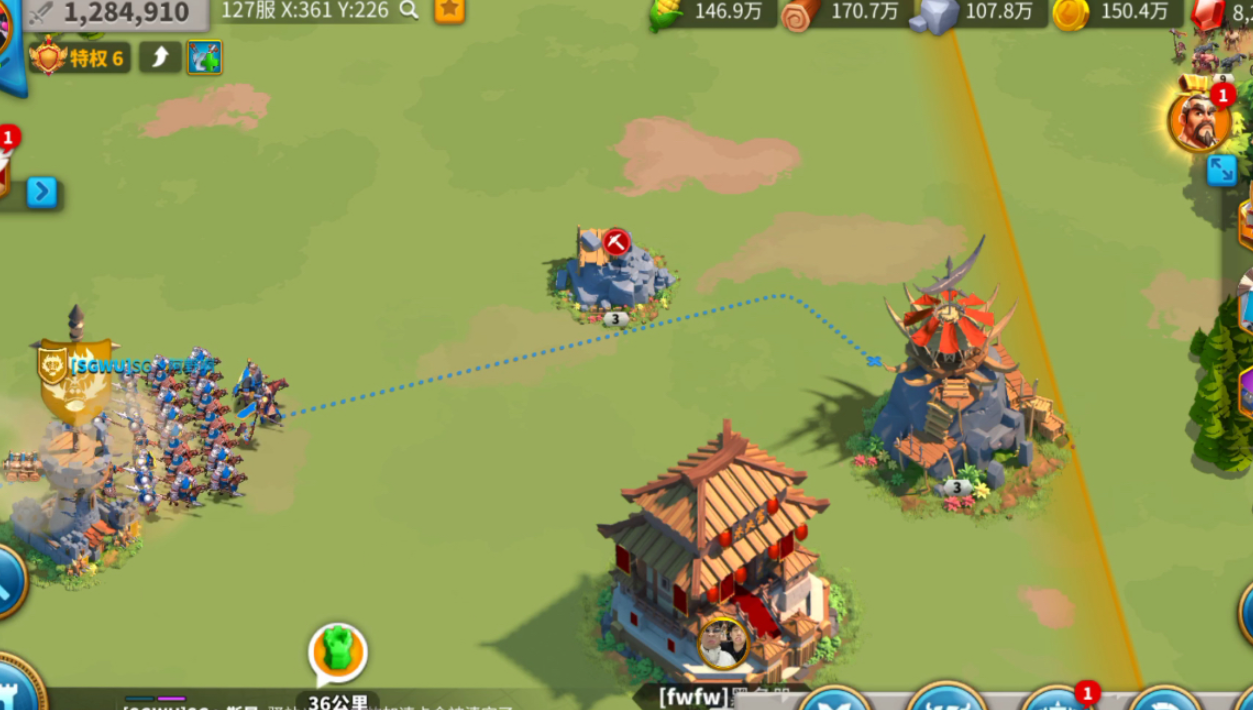Open the 特权 6 VIP badge
Image resolution: width=1253 pixels, height=710 pixels.
80,58
